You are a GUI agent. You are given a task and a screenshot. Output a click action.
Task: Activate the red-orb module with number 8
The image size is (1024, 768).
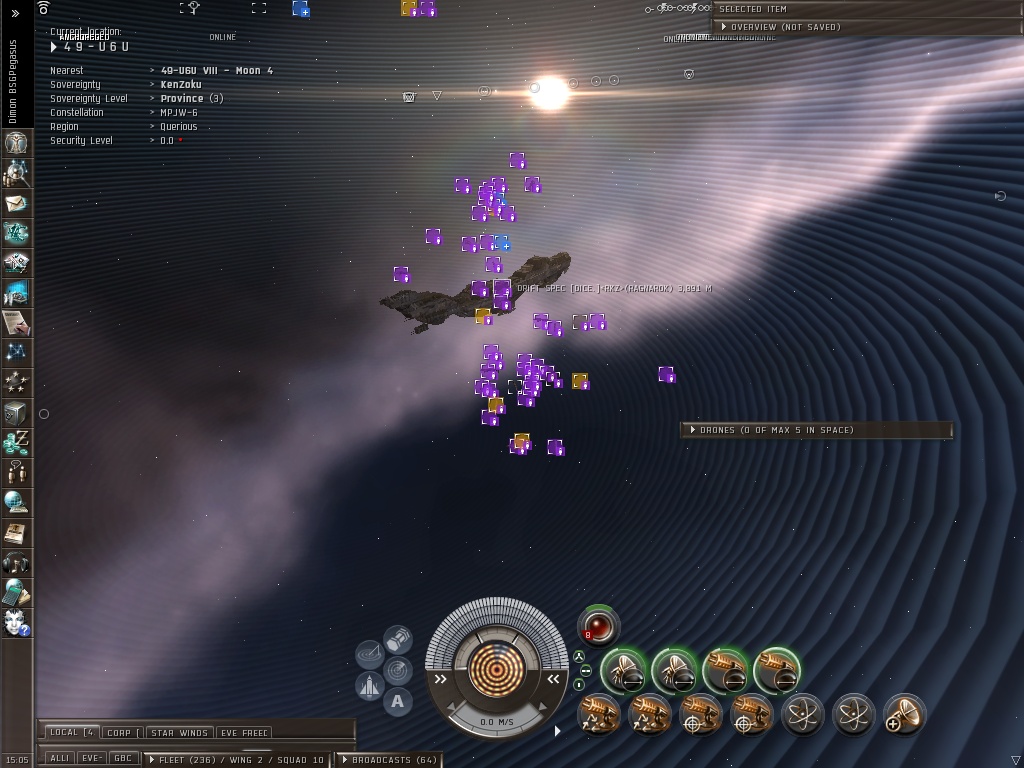click(x=598, y=626)
